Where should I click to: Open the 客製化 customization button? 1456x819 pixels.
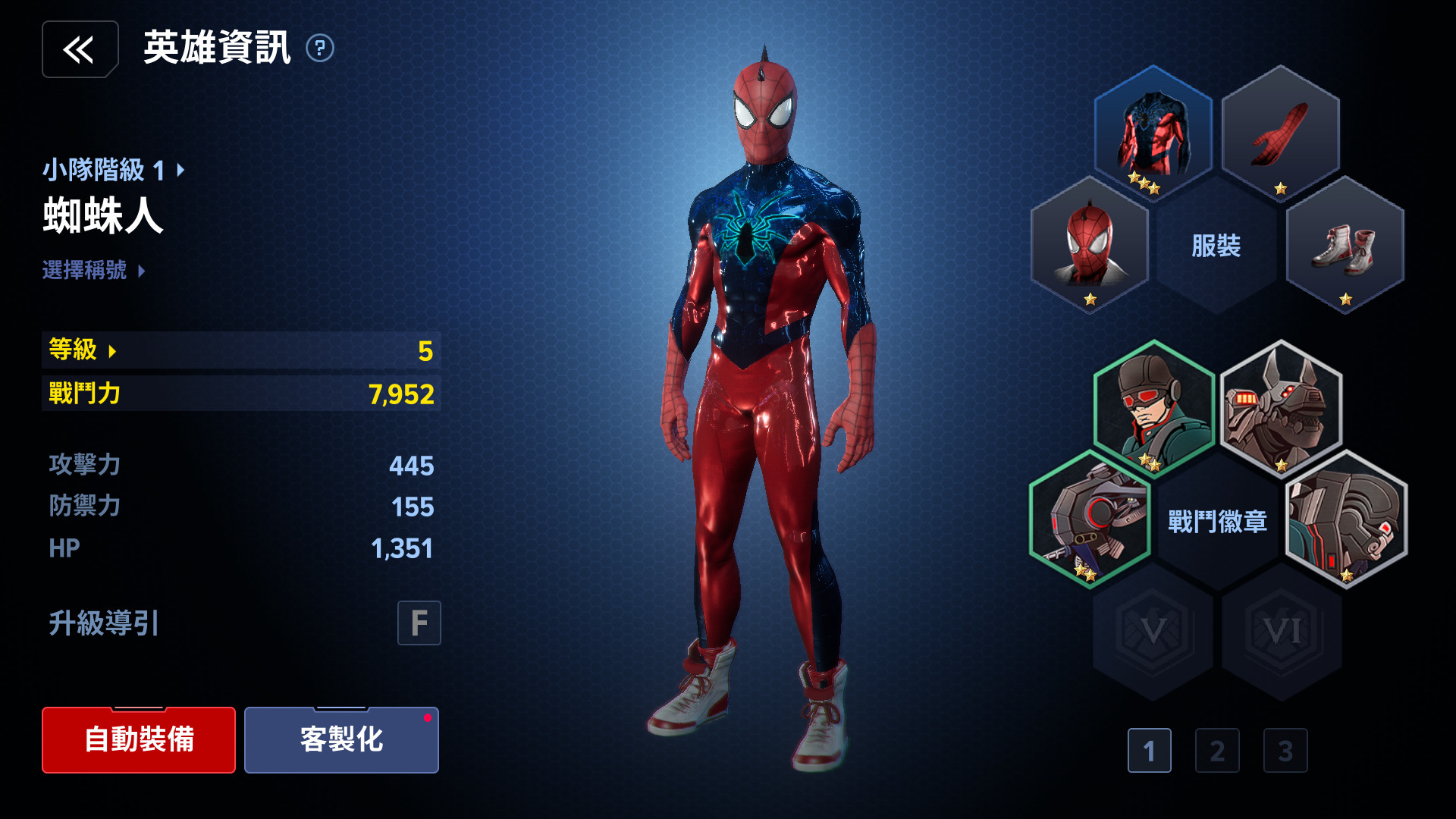tap(341, 739)
